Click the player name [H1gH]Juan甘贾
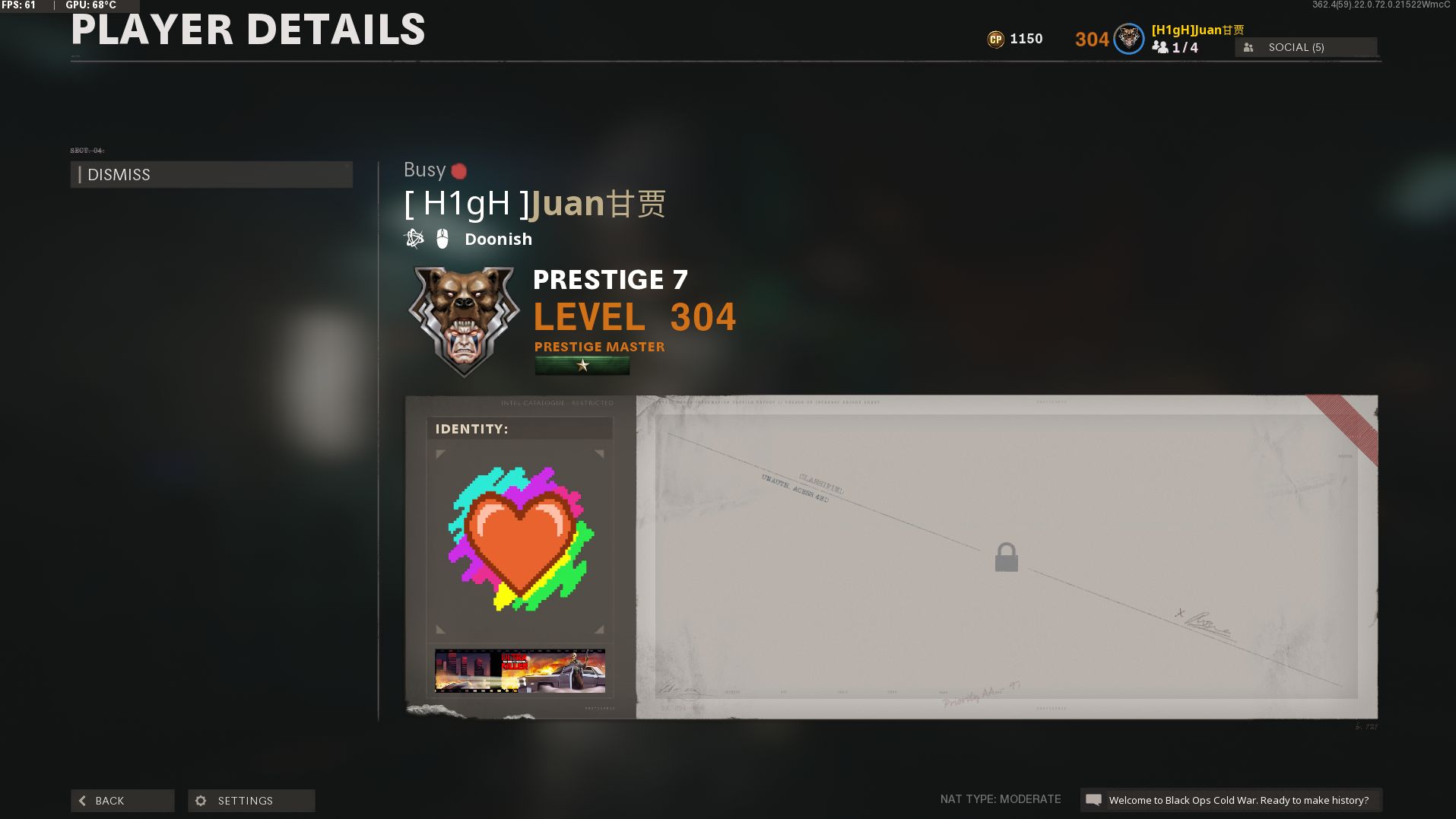Screen dimensions: 1456x819 [535, 203]
